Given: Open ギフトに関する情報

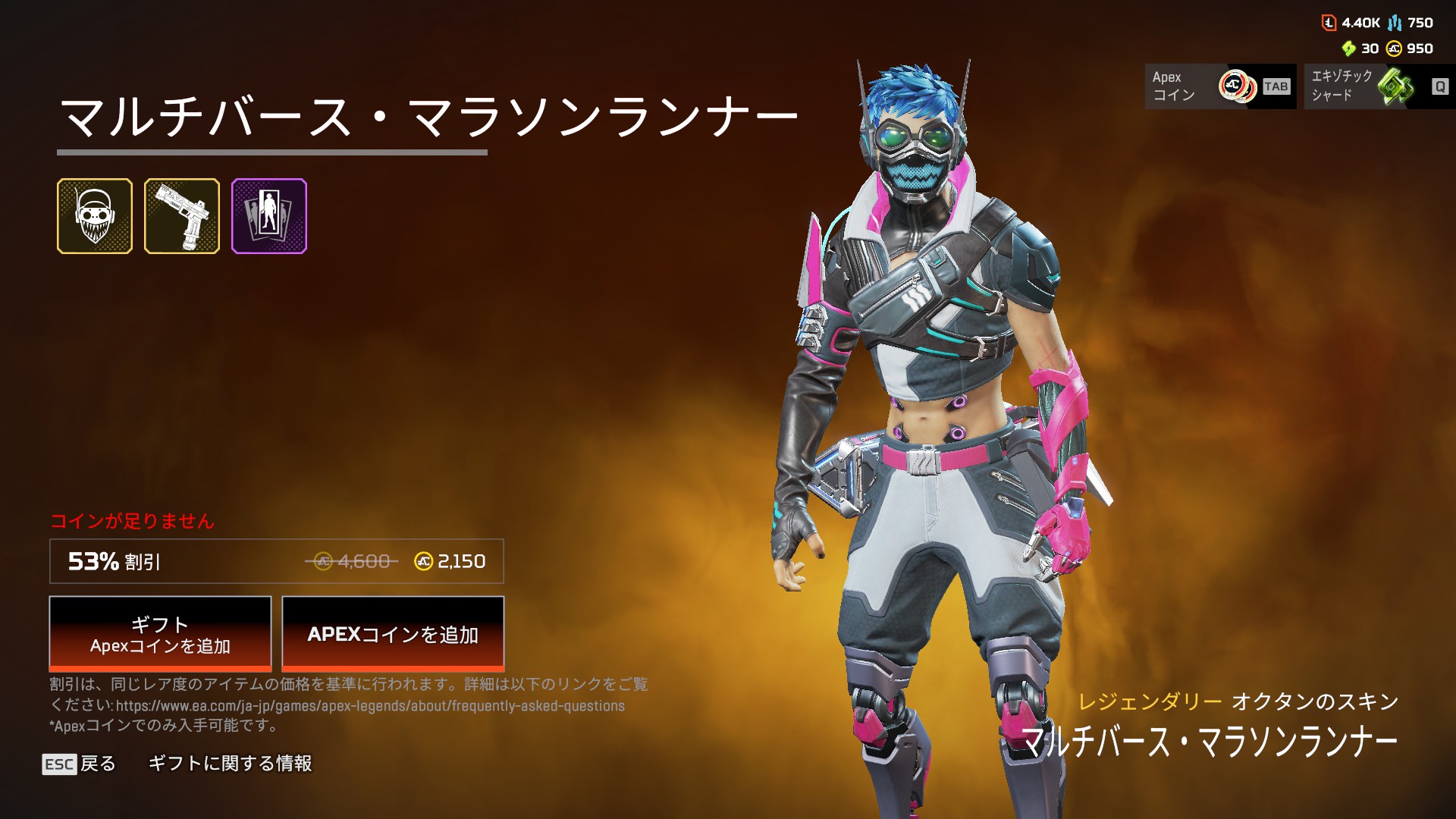Looking at the screenshot, I should 230,764.
